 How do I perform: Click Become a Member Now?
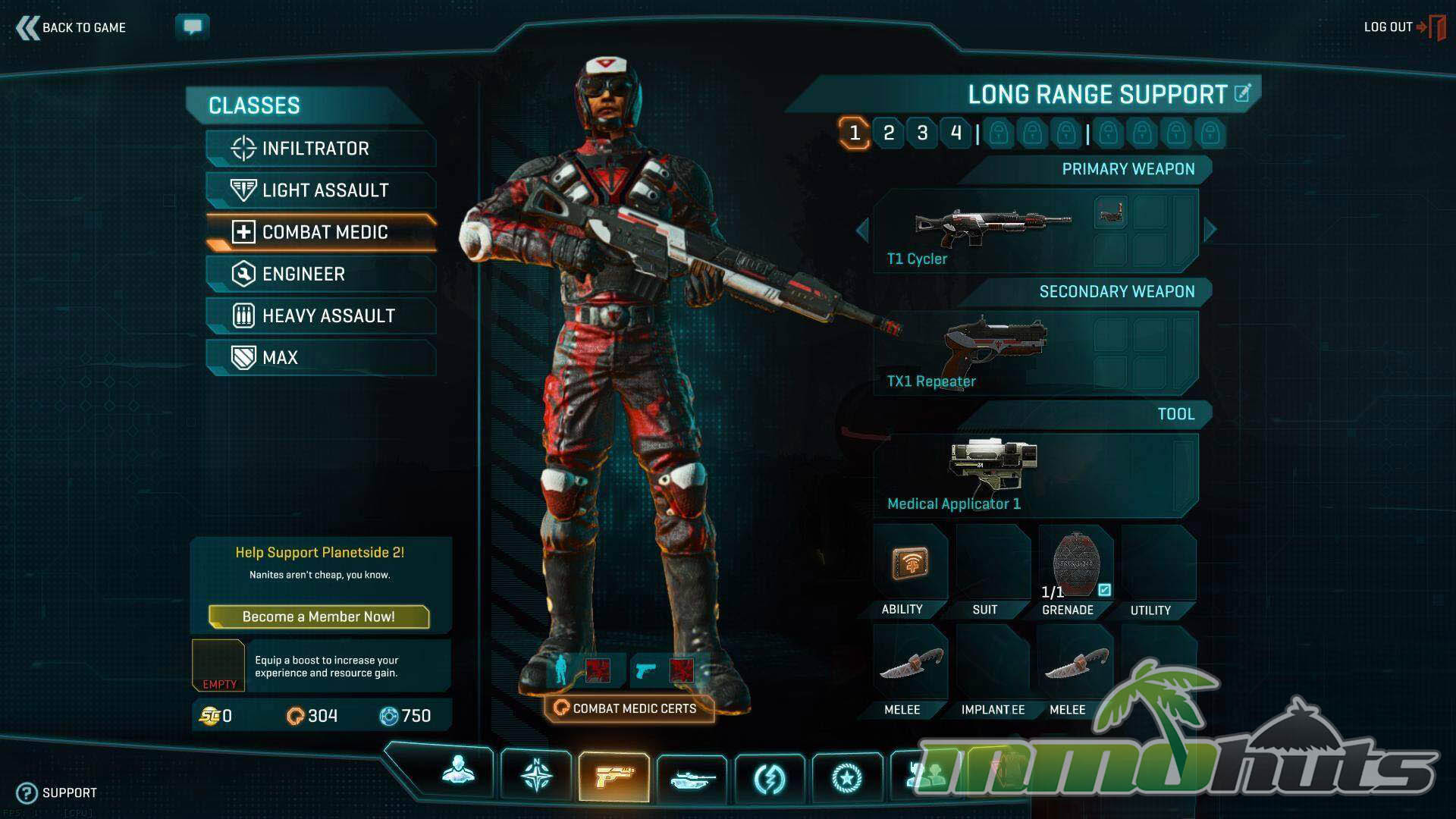[318, 617]
